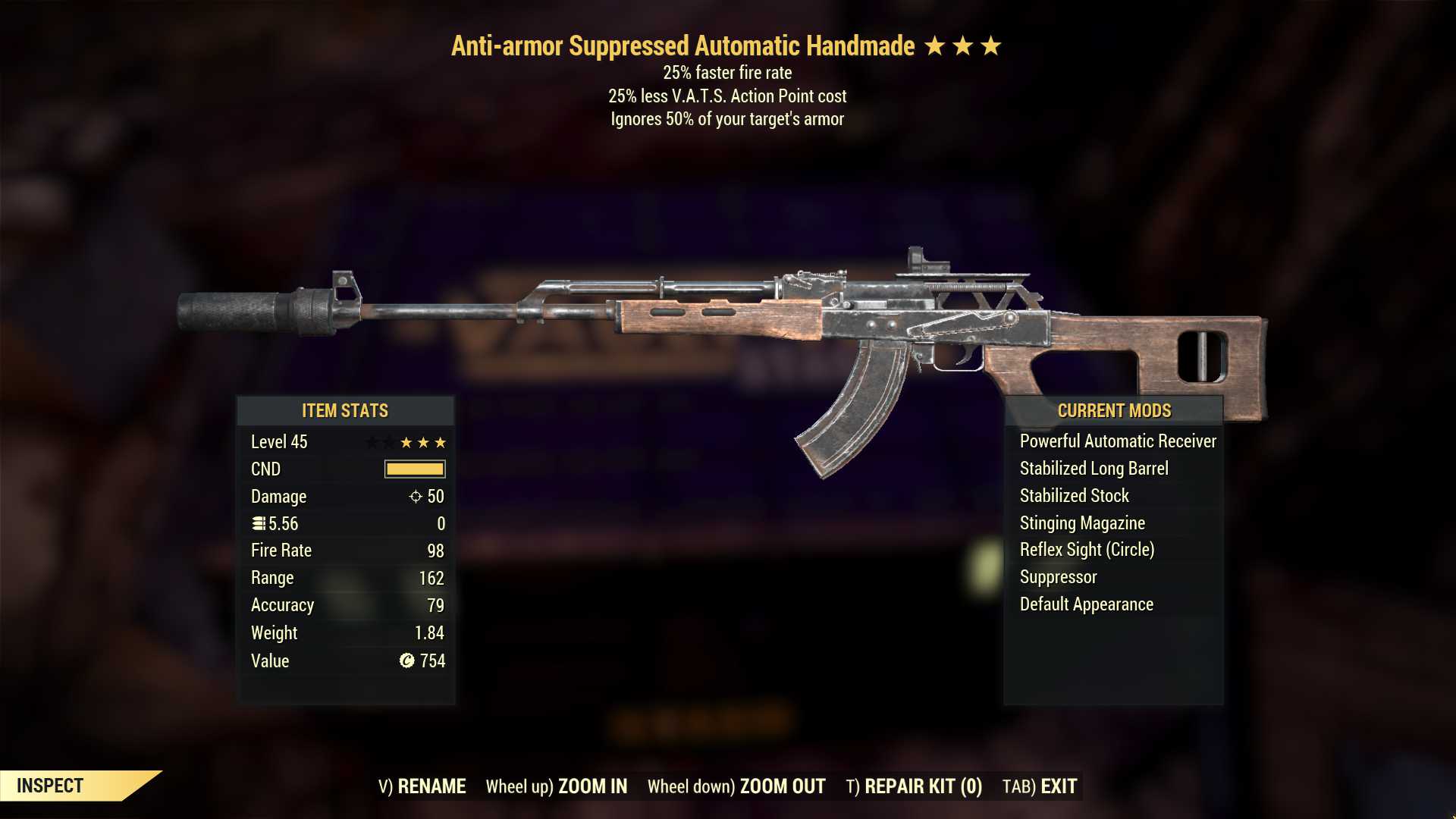Click EXIT to leave the inspect view
1456x819 pixels.
1040,786
